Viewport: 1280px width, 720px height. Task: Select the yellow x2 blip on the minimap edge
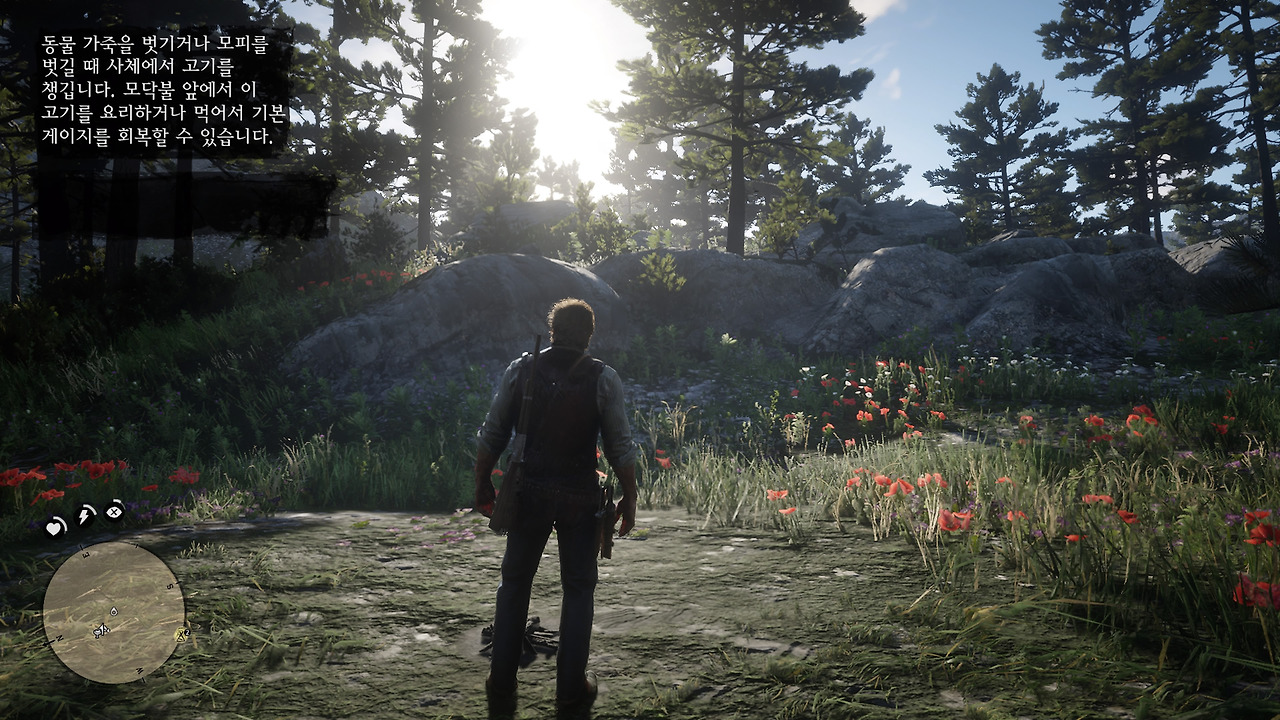pos(180,633)
